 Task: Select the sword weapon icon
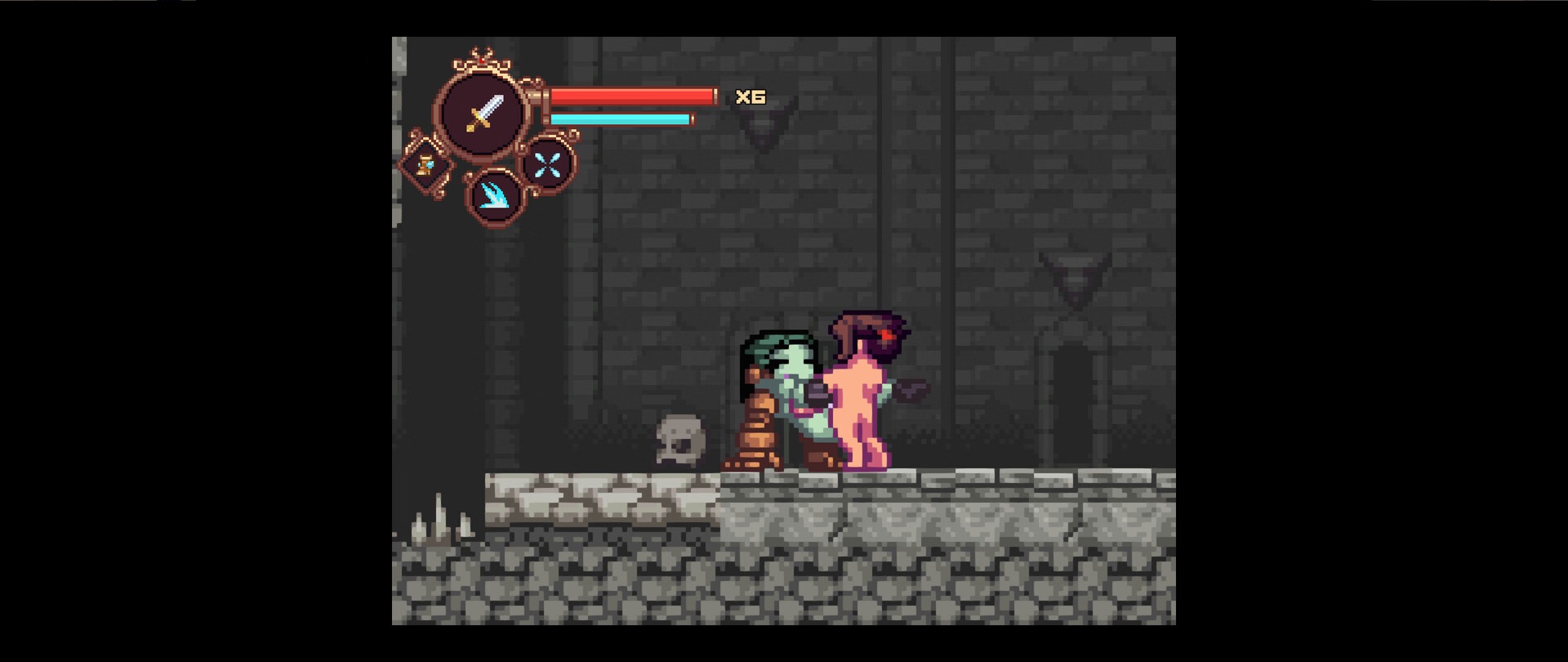coord(483,113)
